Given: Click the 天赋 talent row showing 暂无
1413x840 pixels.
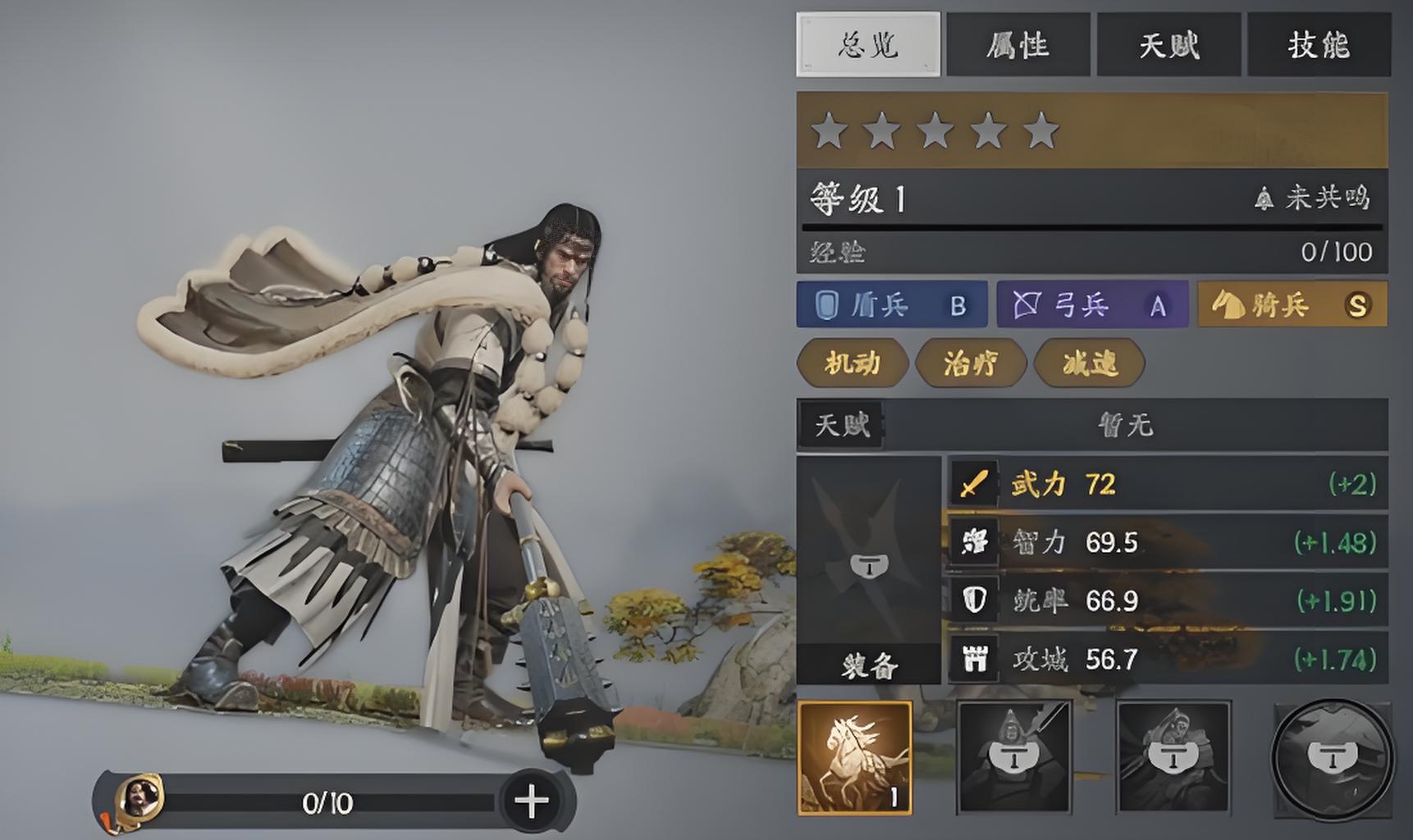Looking at the screenshot, I should point(1091,425).
